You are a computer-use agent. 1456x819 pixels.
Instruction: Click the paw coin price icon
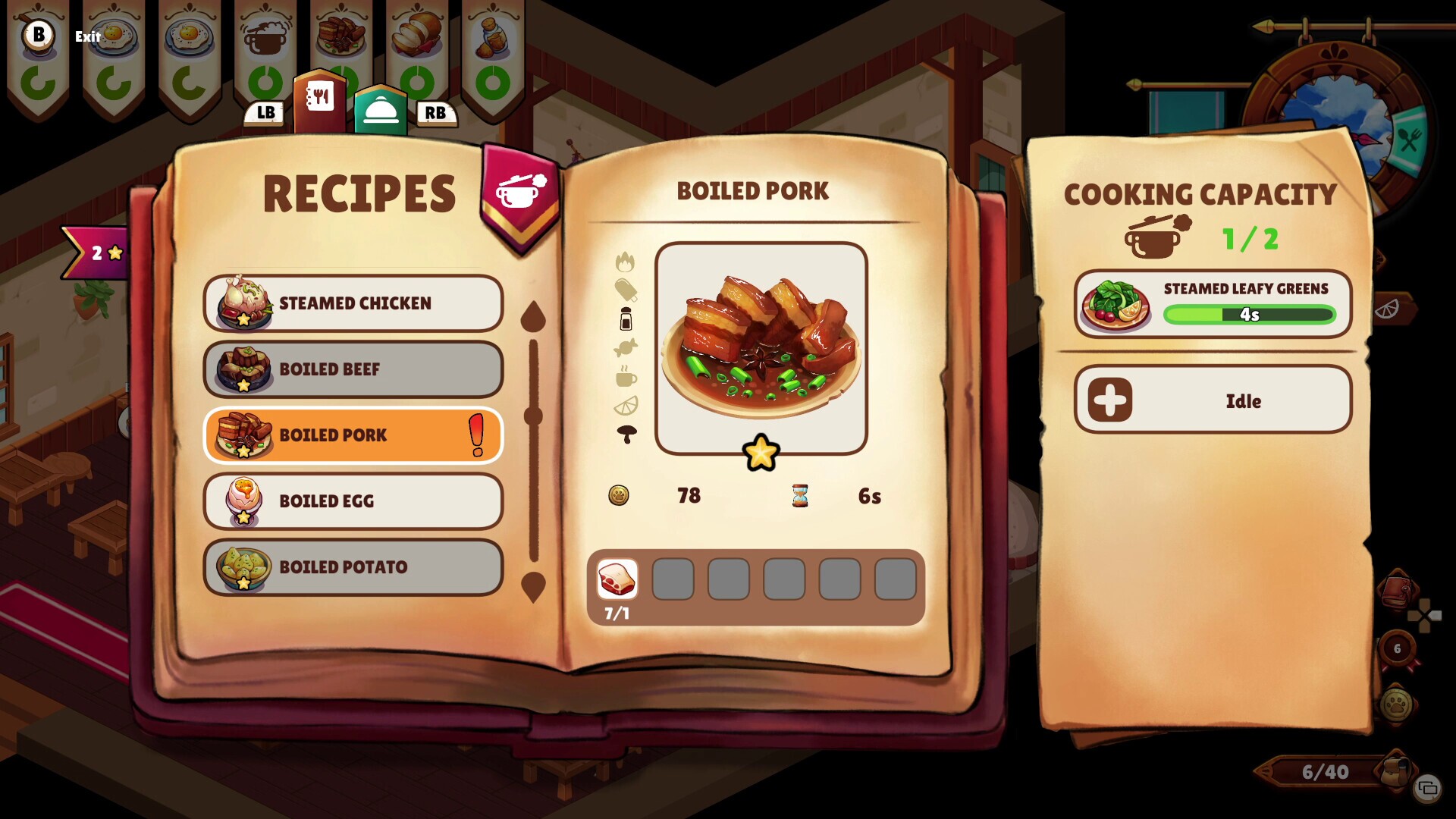[x=620, y=495]
